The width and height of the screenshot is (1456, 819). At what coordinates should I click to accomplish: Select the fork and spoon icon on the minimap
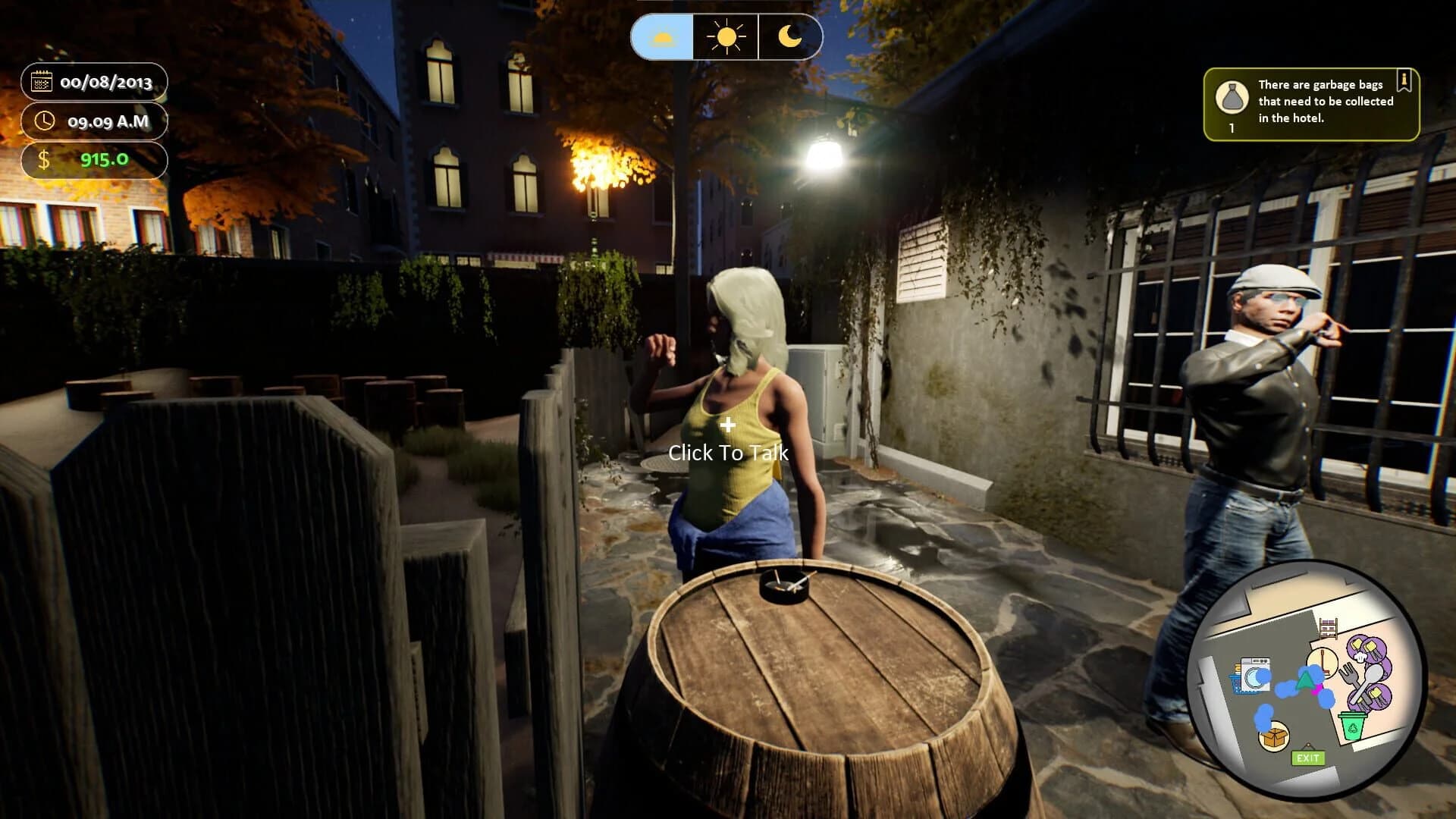1361,682
